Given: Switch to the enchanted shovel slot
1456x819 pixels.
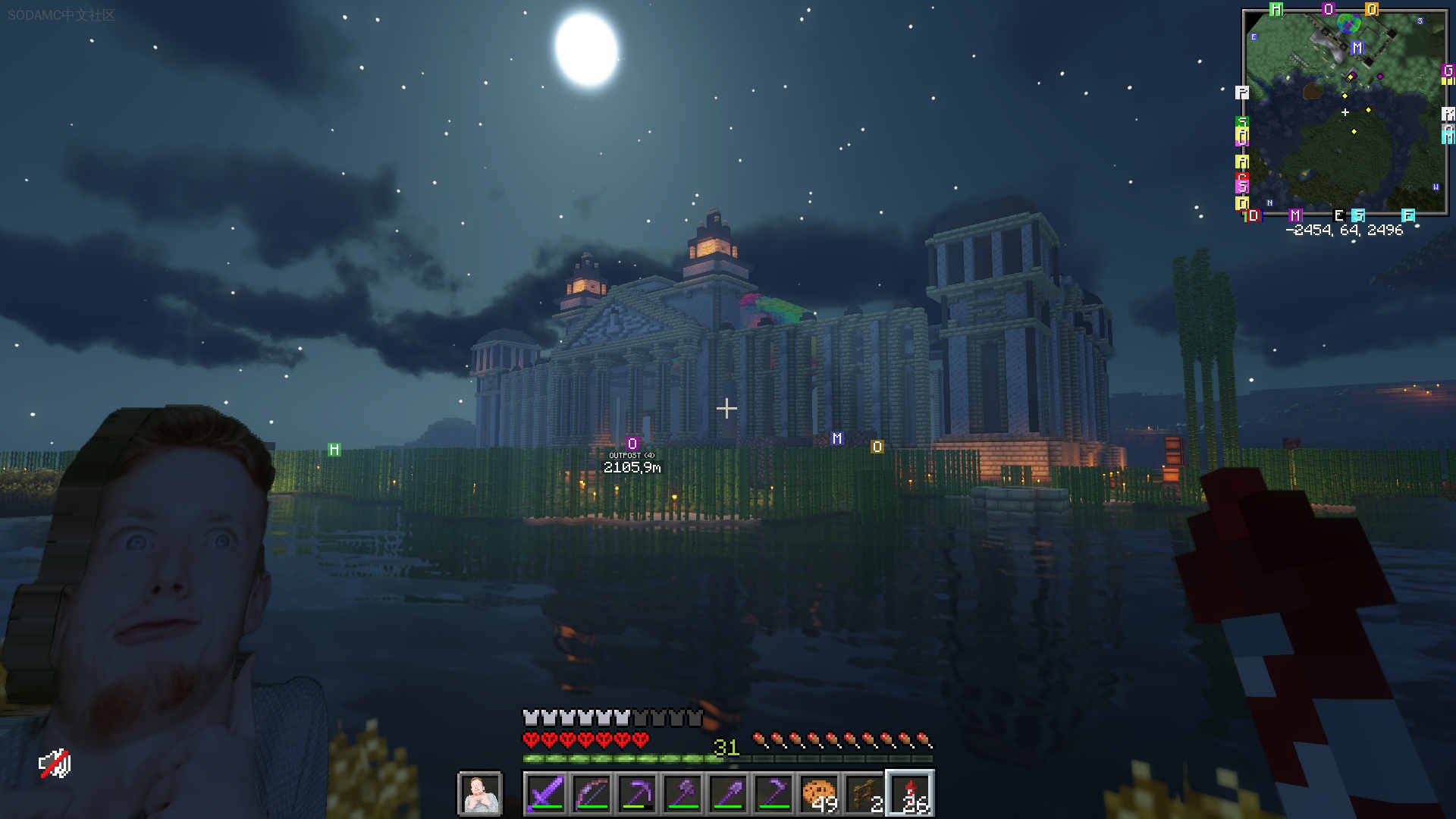Looking at the screenshot, I should 728,794.
